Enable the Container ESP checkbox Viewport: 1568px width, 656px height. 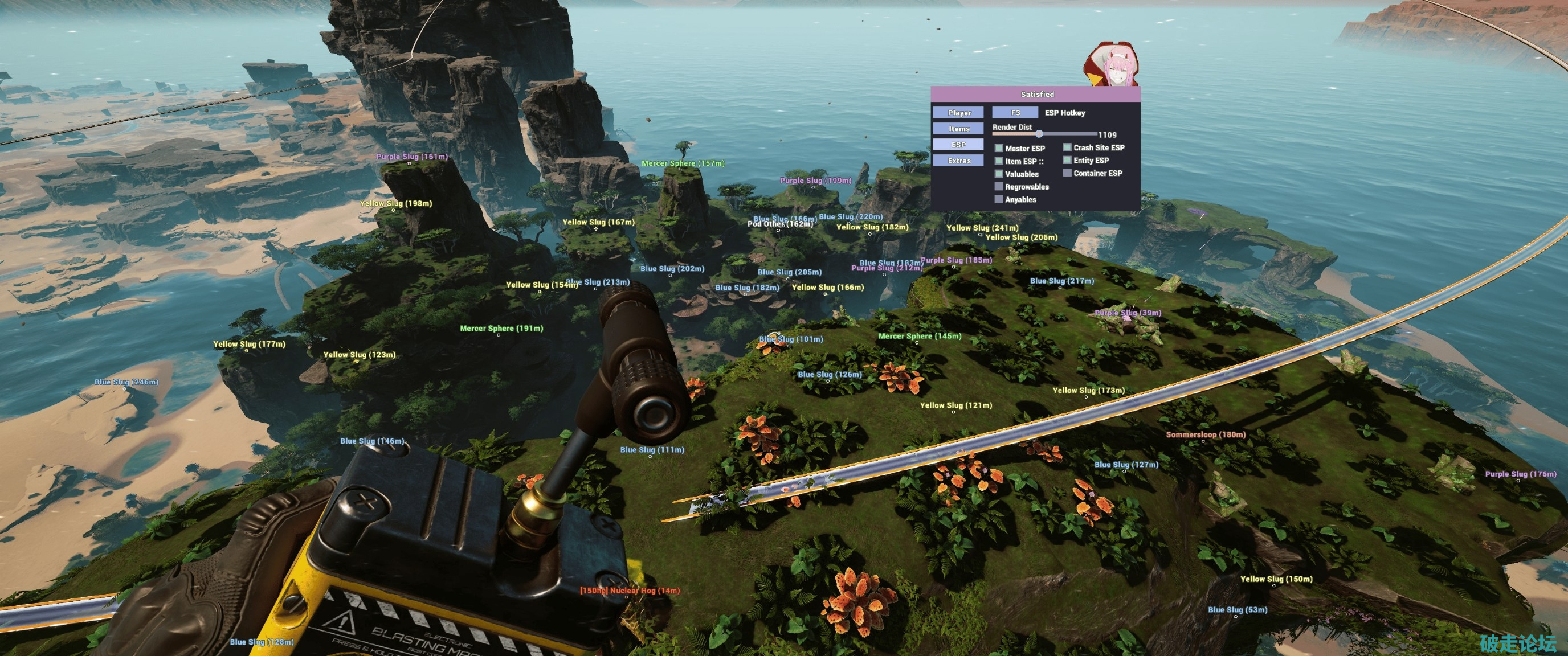coord(1067,173)
